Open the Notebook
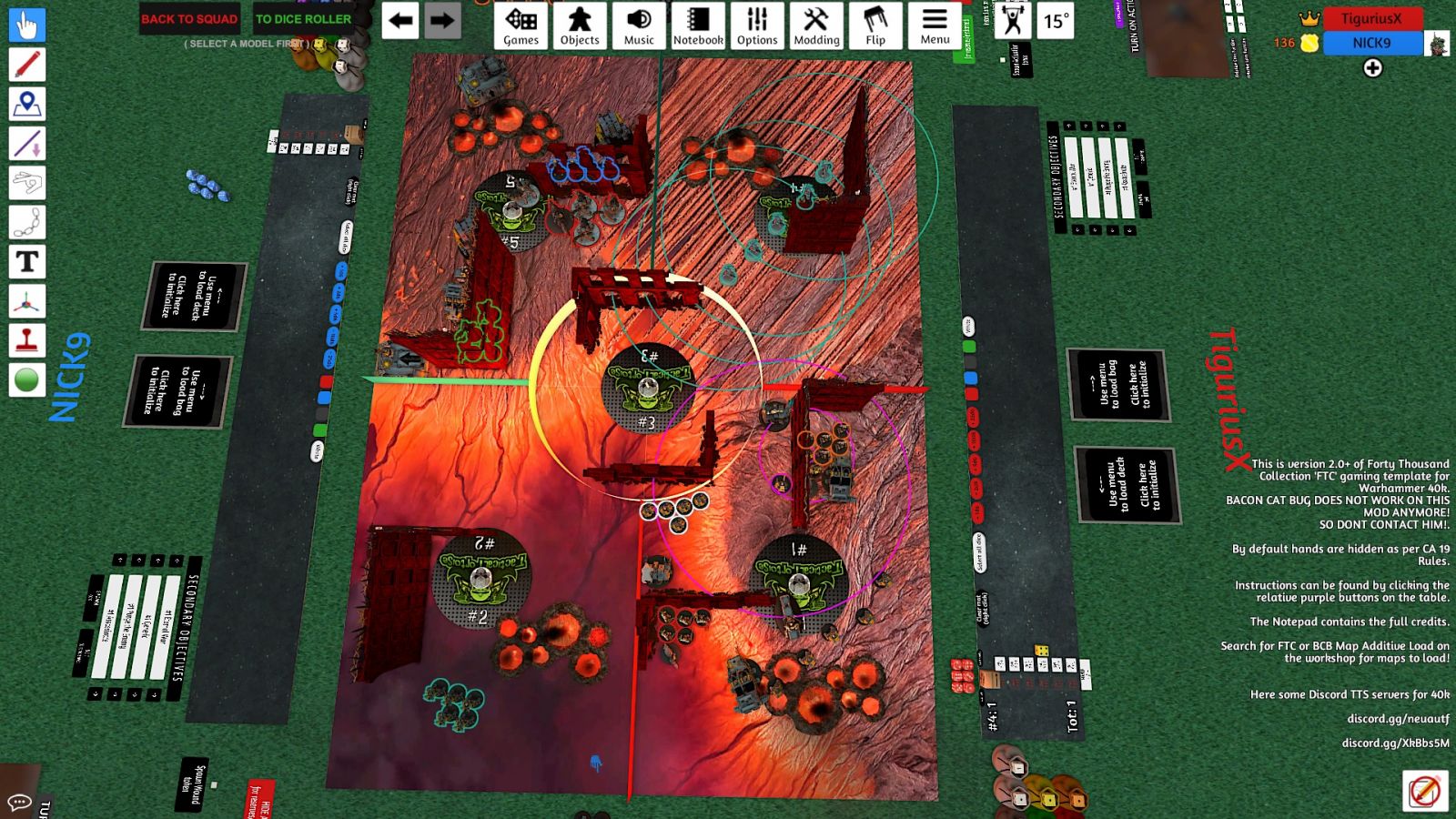 pyautogui.click(x=698, y=25)
